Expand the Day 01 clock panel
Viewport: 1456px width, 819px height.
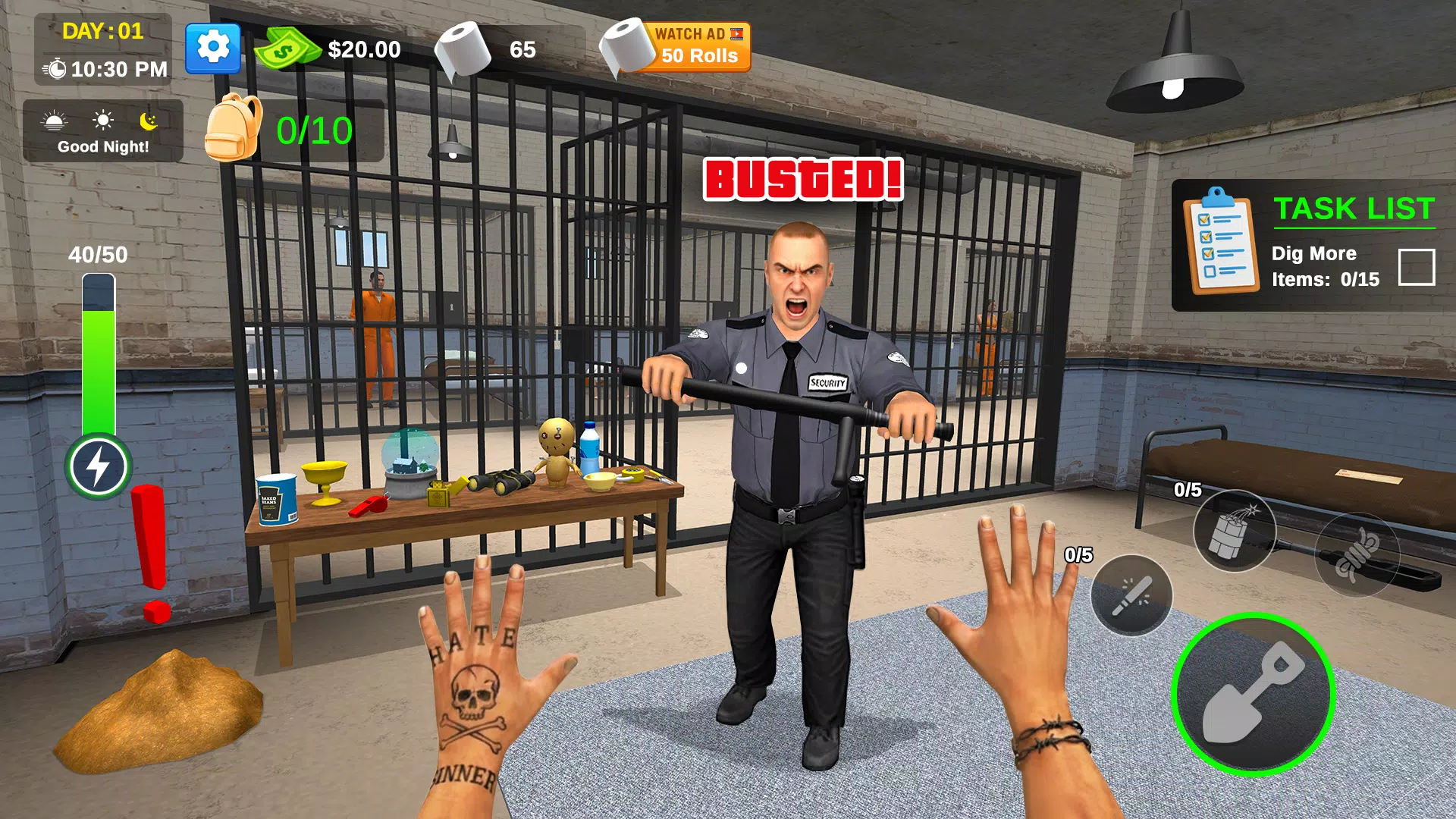(102, 49)
